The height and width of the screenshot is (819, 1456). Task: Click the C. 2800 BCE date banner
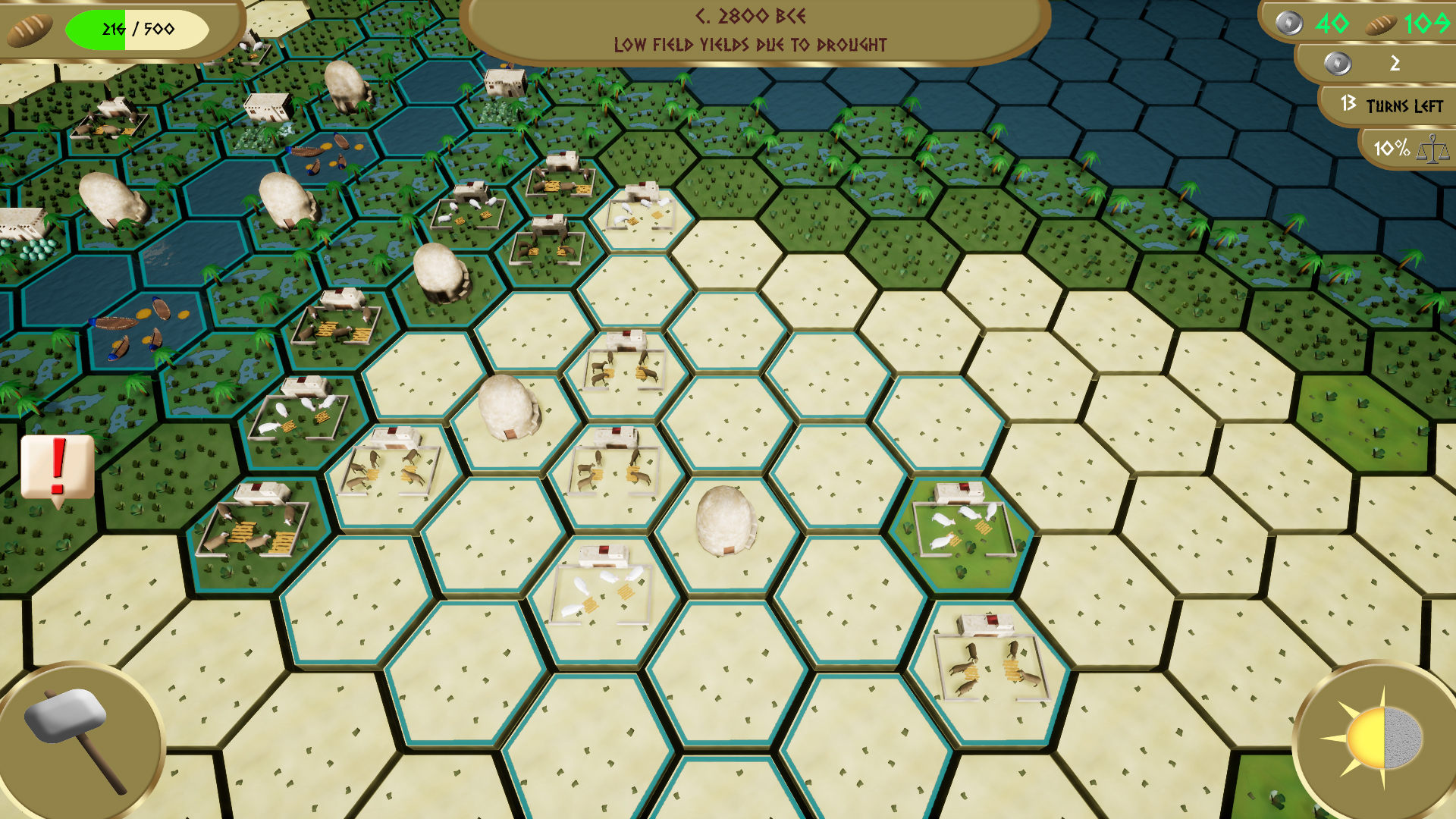click(x=749, y=15)
